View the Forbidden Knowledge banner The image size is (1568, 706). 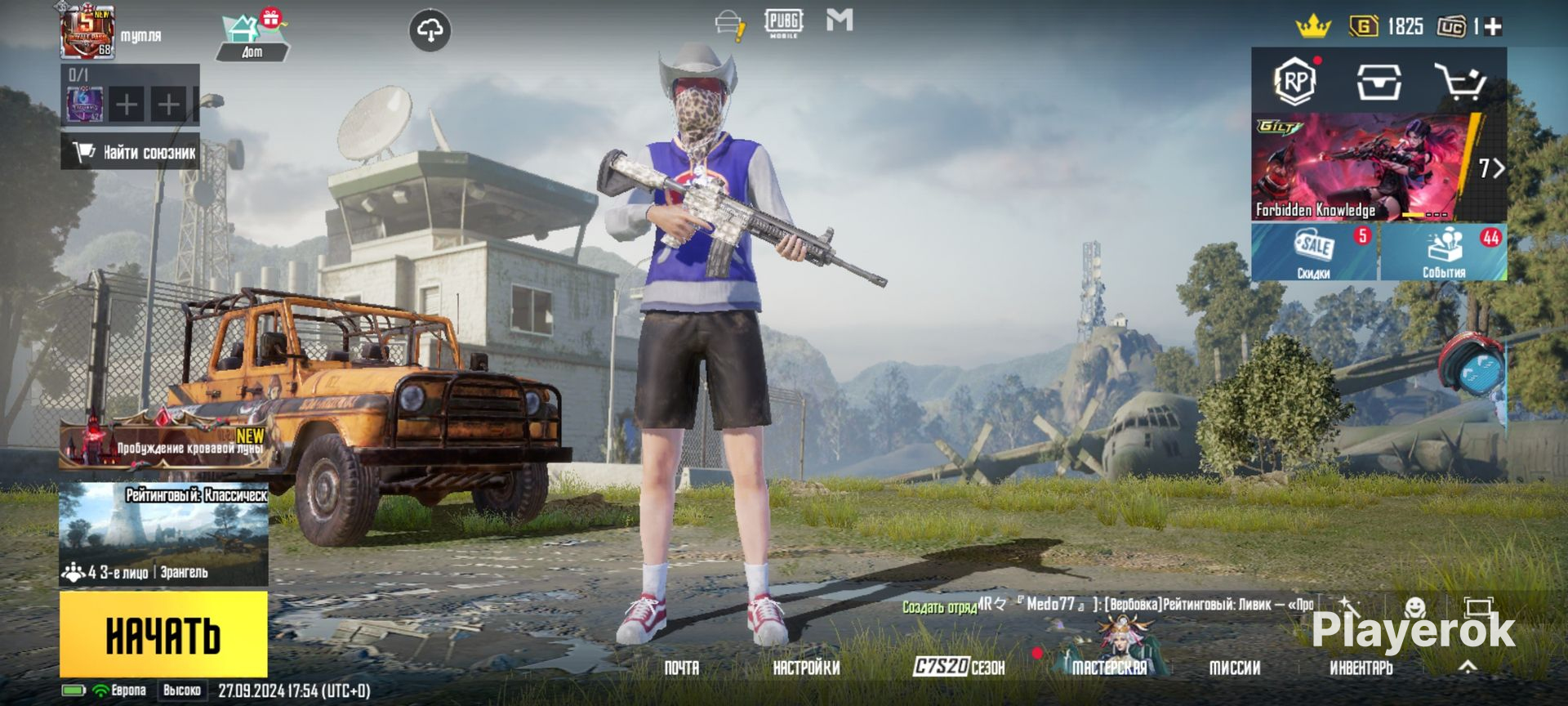(1364, 168)
